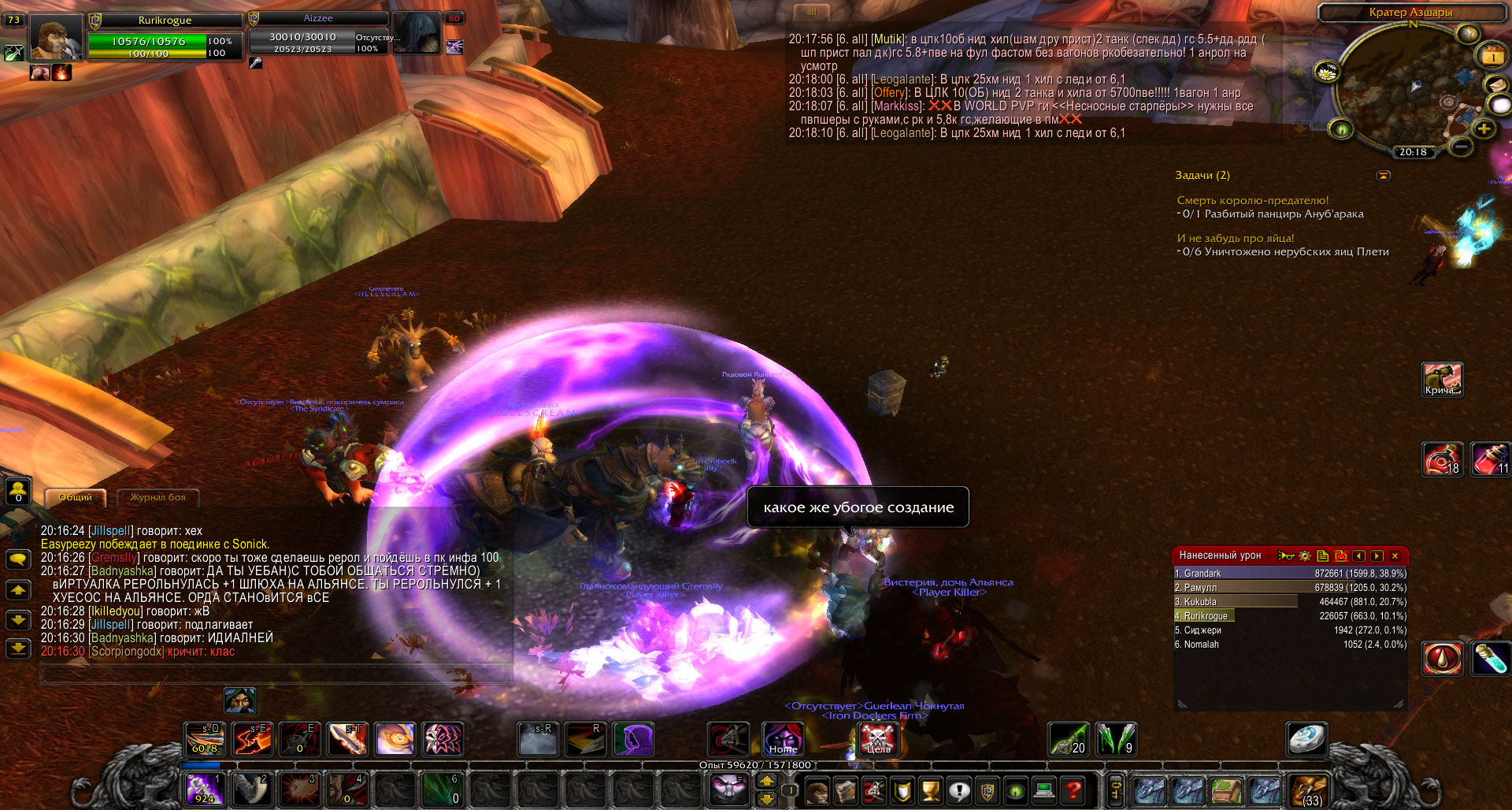This screenshot has height=810, width=1512.
Task: Open damage meter settings gear
Action: [1304, 555]
